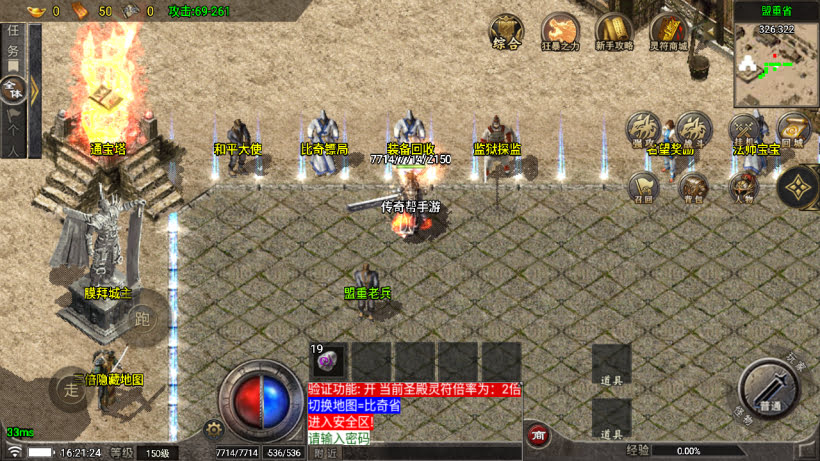Activate the 狂暴之力 dragon icon
Image resolution: width=820 pixels, height=461 pixels.
[560, 31]
